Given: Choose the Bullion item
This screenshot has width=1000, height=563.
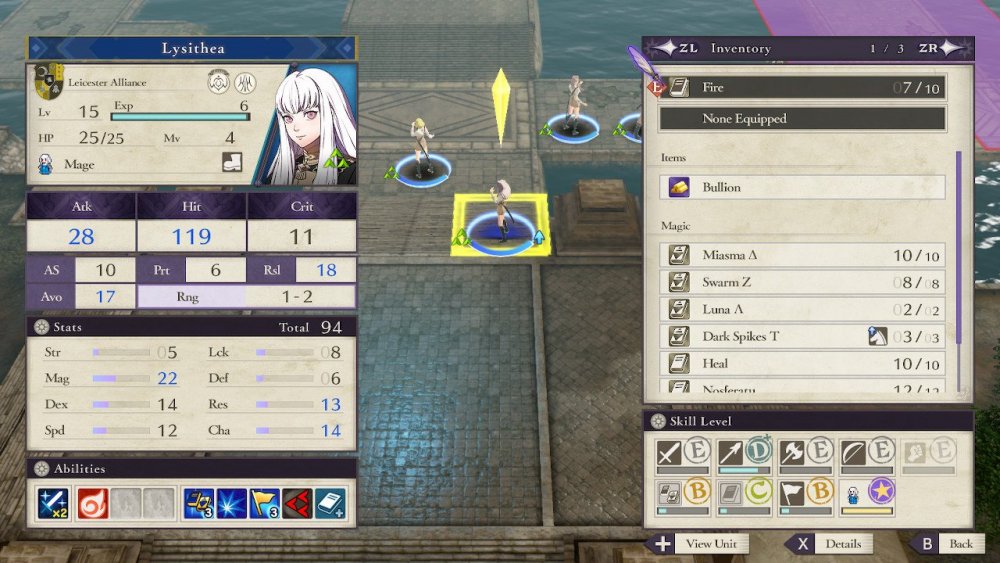Looking at the screenshot, I should tap(802, 187).
